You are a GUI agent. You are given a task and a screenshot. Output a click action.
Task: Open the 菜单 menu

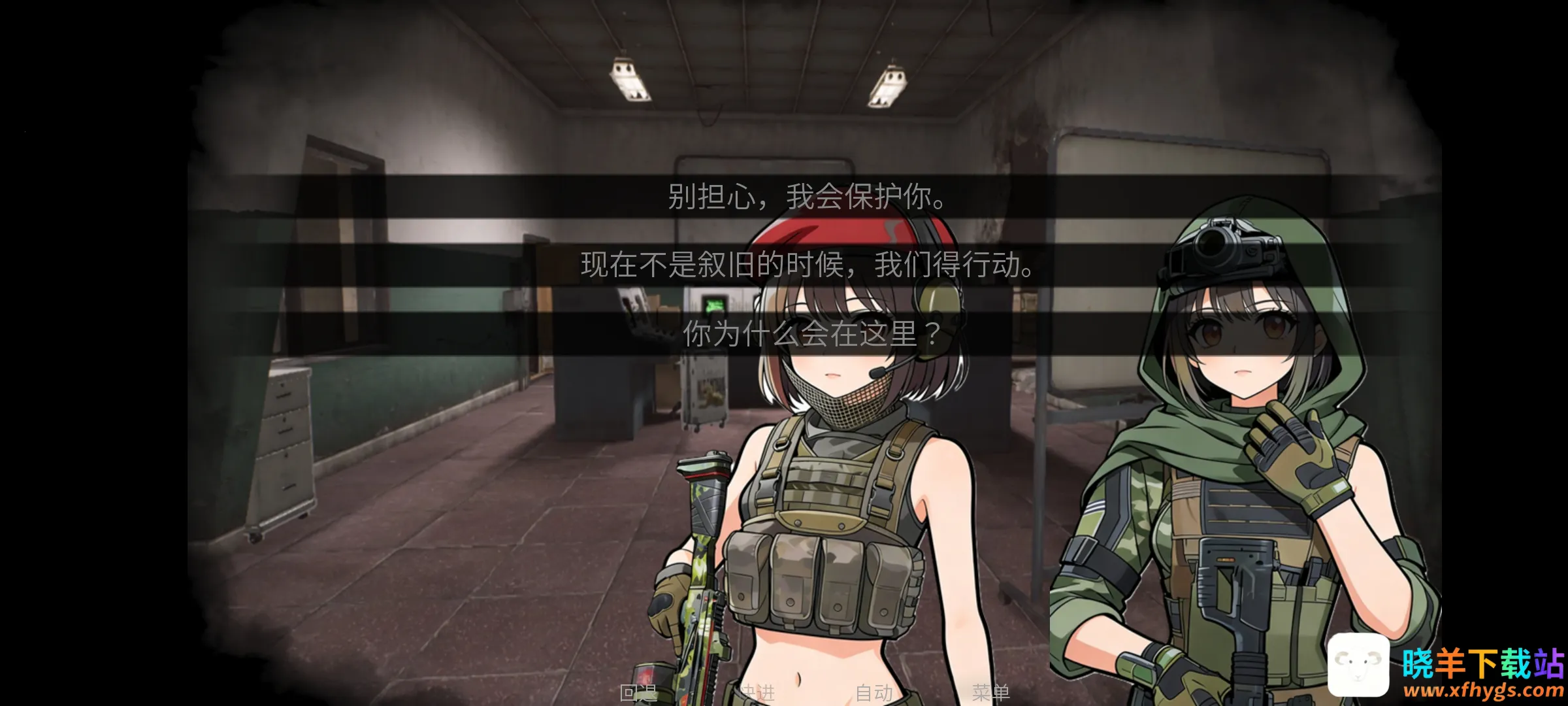coord(990,692)
